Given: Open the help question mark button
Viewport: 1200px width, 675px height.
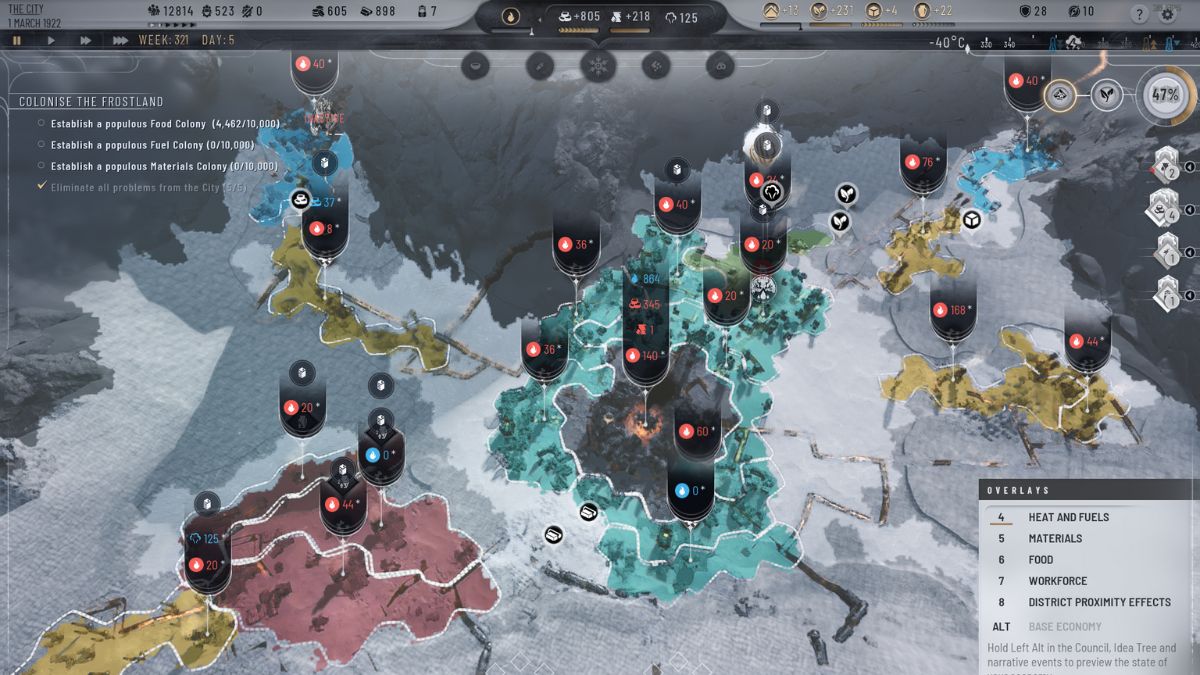Looking at the screenshot, I should pos(1139,14).
